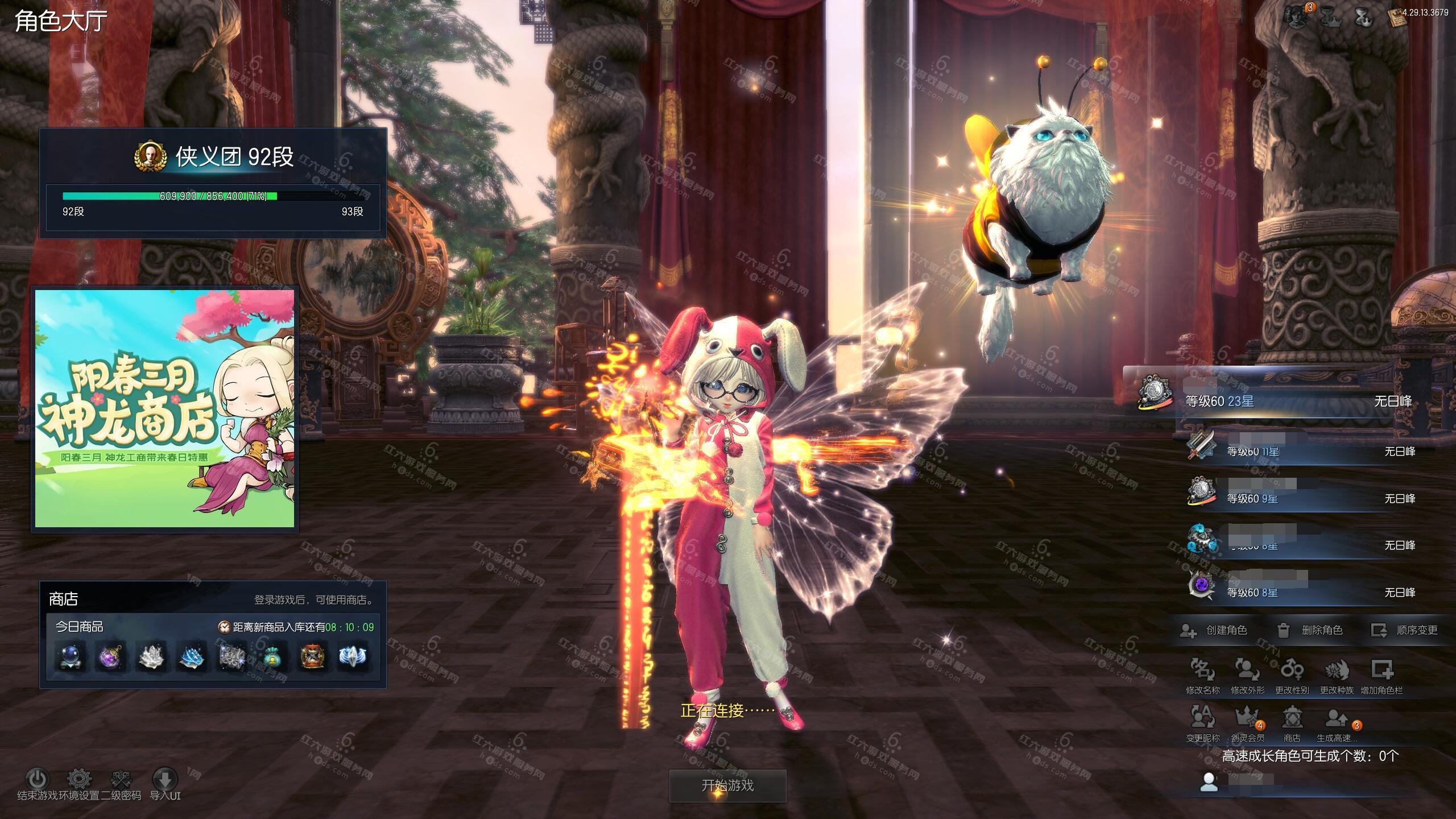Select 更改性别 gender change icon
The width and height of the screenshot is (1456, 819).
[1292, 670]
